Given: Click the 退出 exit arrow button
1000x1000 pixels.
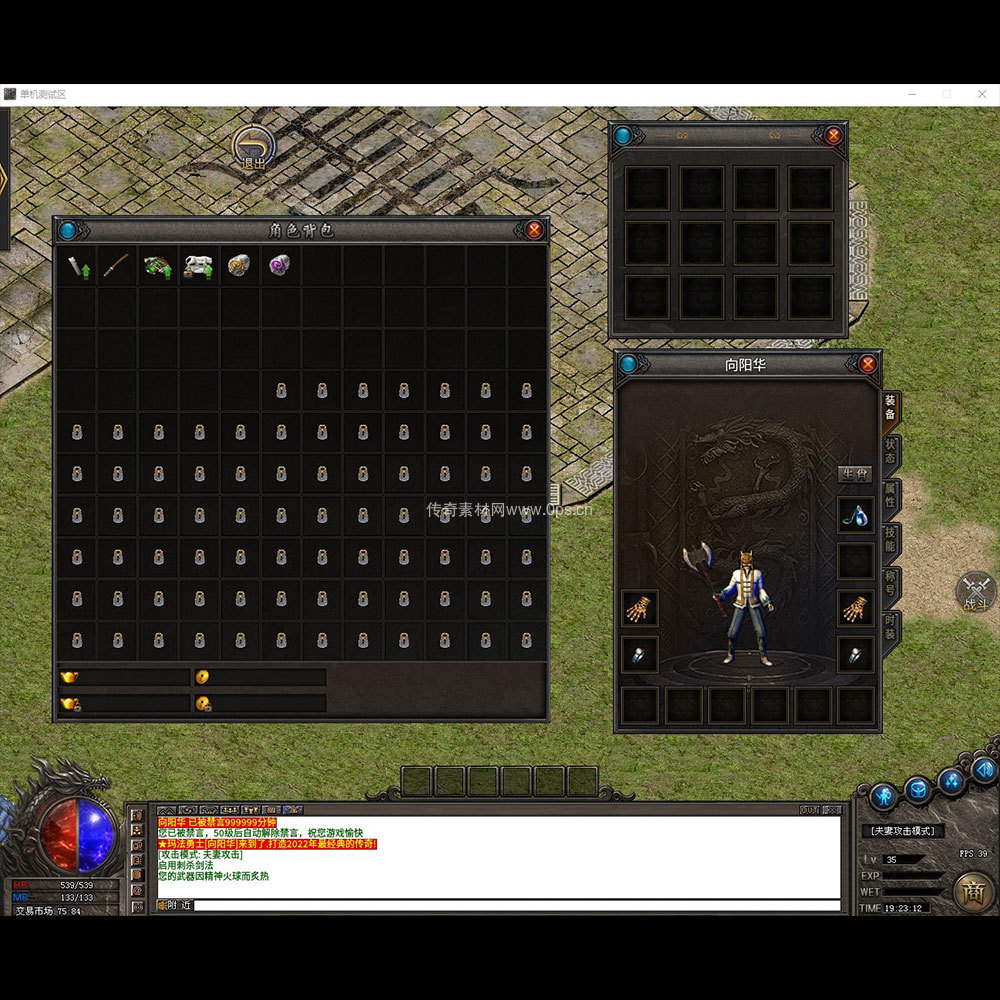Looking at the screenshot, I should pos(254,147).
